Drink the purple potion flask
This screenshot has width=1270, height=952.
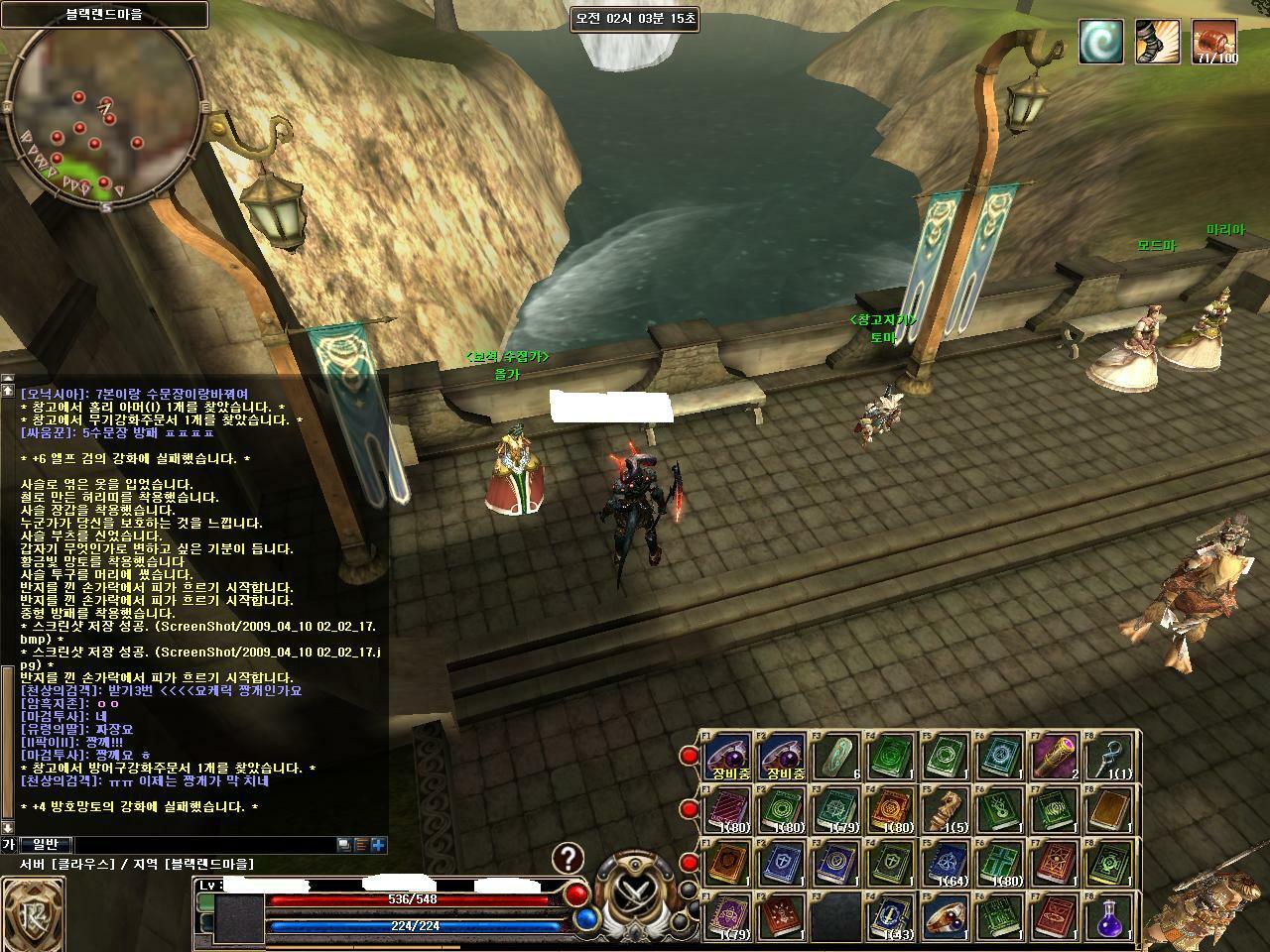(x=1109, y=916)
